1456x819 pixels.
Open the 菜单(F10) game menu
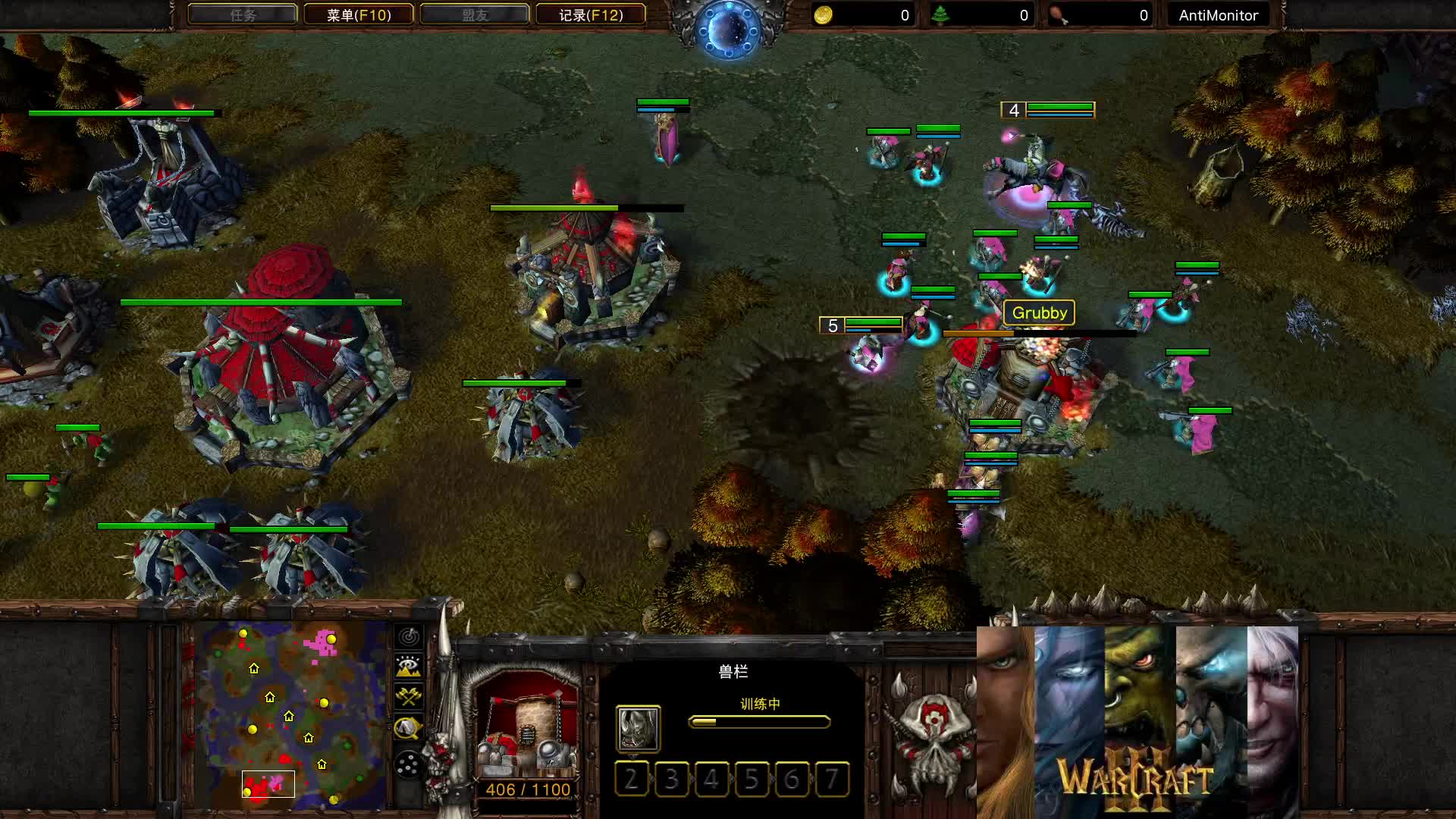coord(359,14)
